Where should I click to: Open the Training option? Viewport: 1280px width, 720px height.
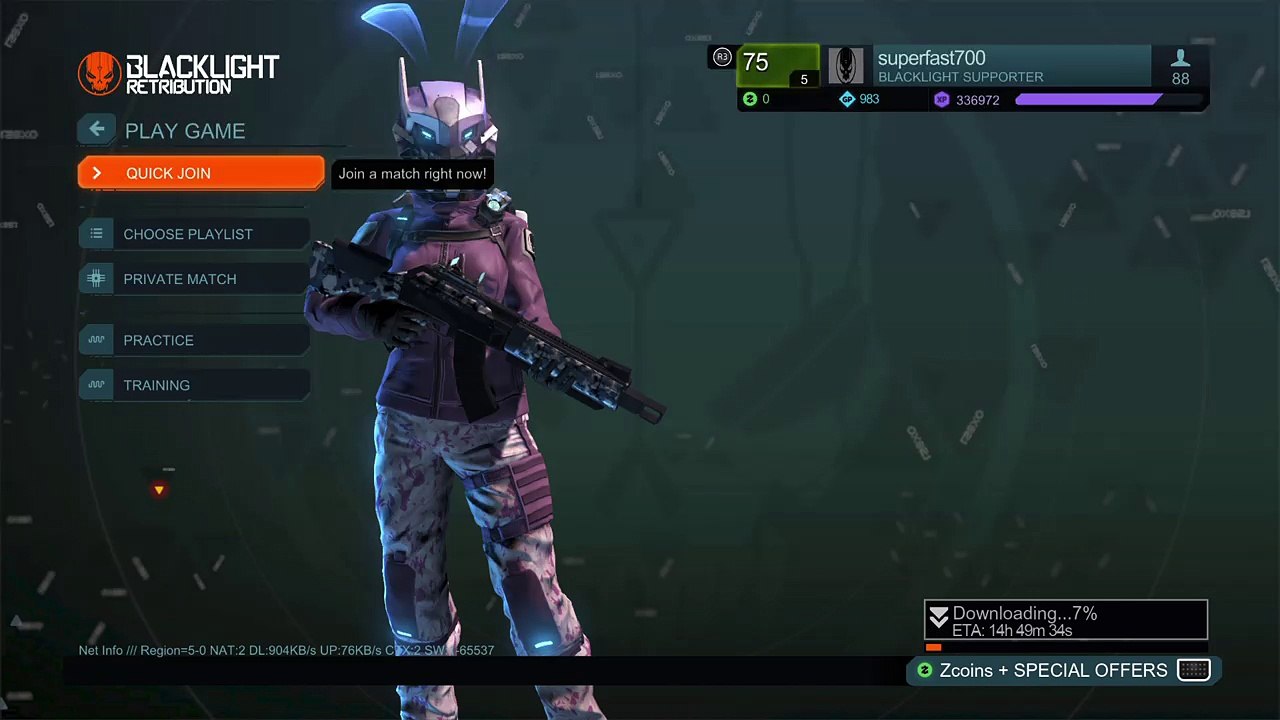click(x=195, y=385)
